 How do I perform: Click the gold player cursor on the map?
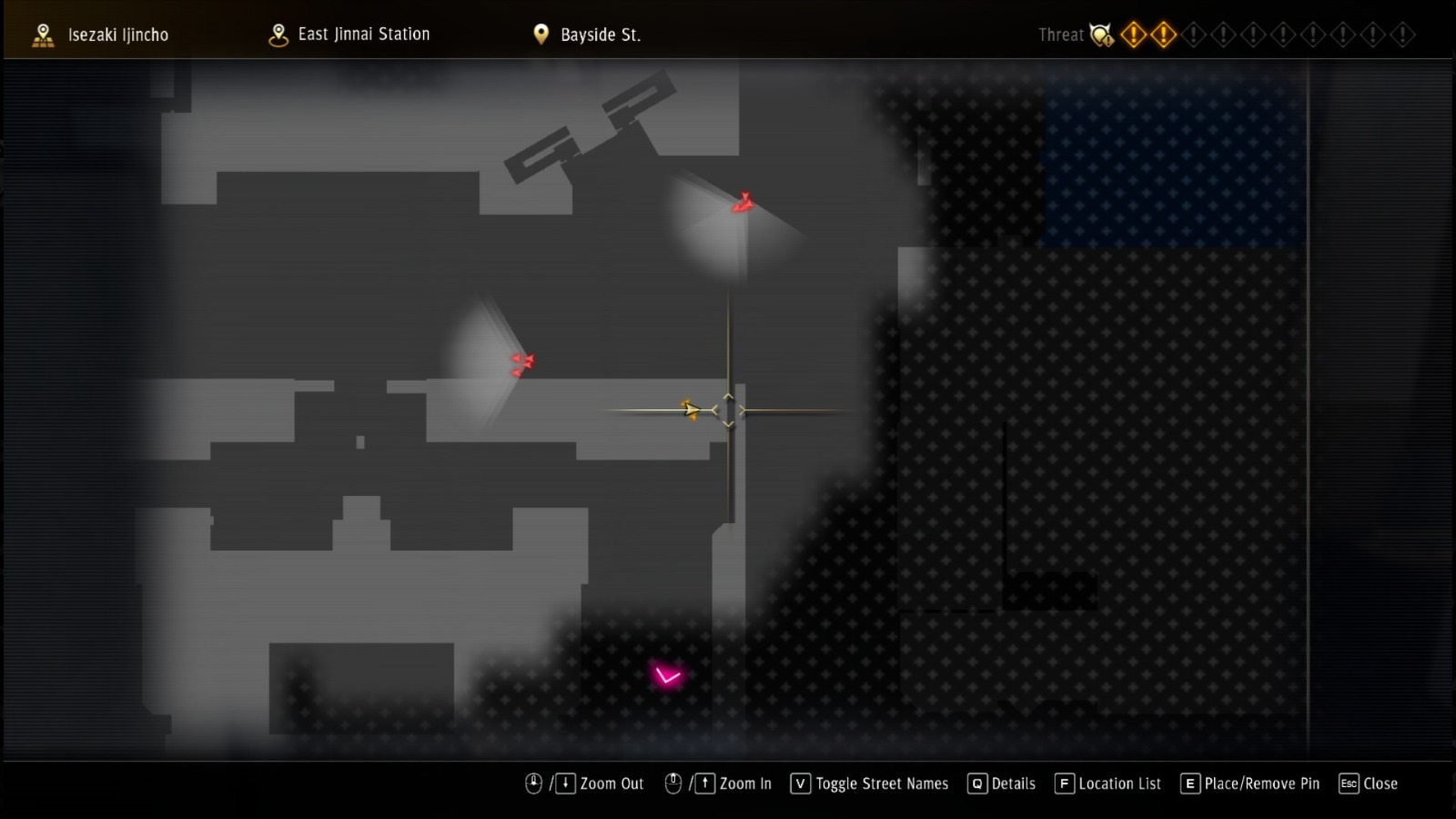point(690,410)
